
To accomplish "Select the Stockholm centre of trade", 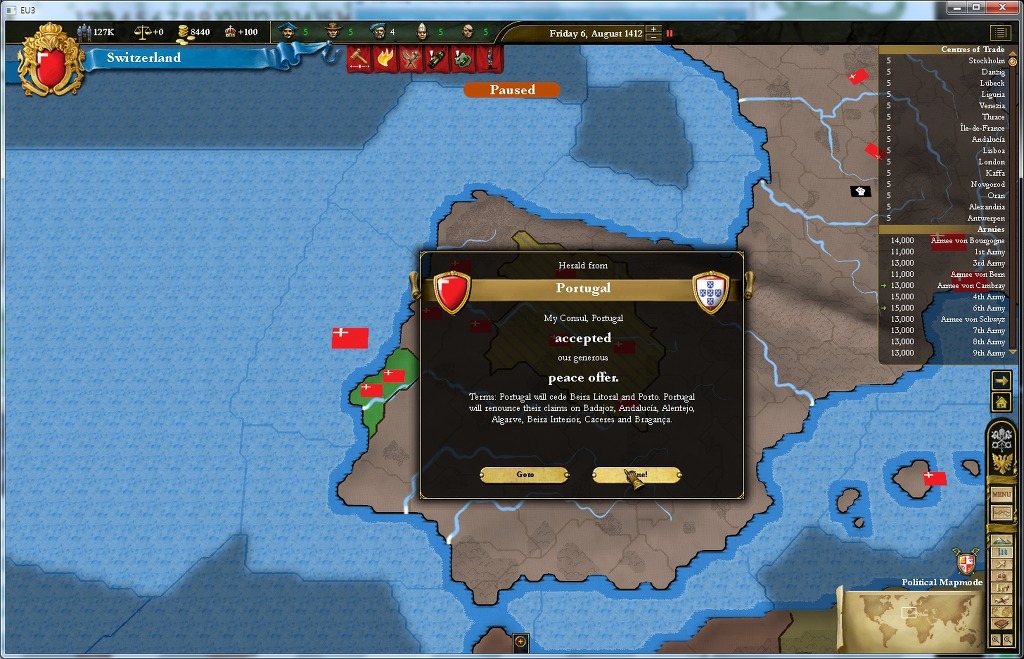I will tap(986, 61).
